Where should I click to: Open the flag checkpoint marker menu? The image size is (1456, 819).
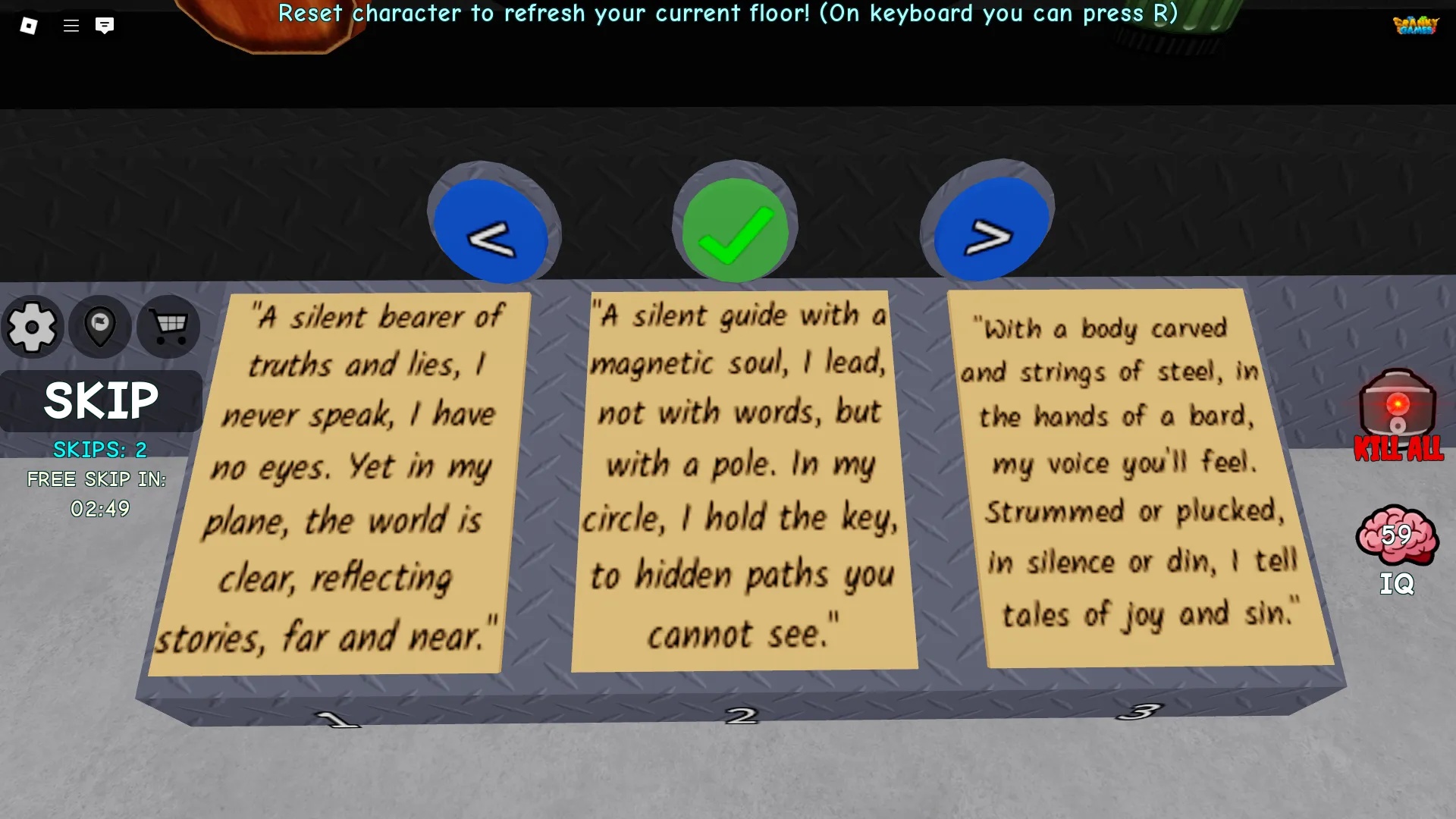click(100, 328)
